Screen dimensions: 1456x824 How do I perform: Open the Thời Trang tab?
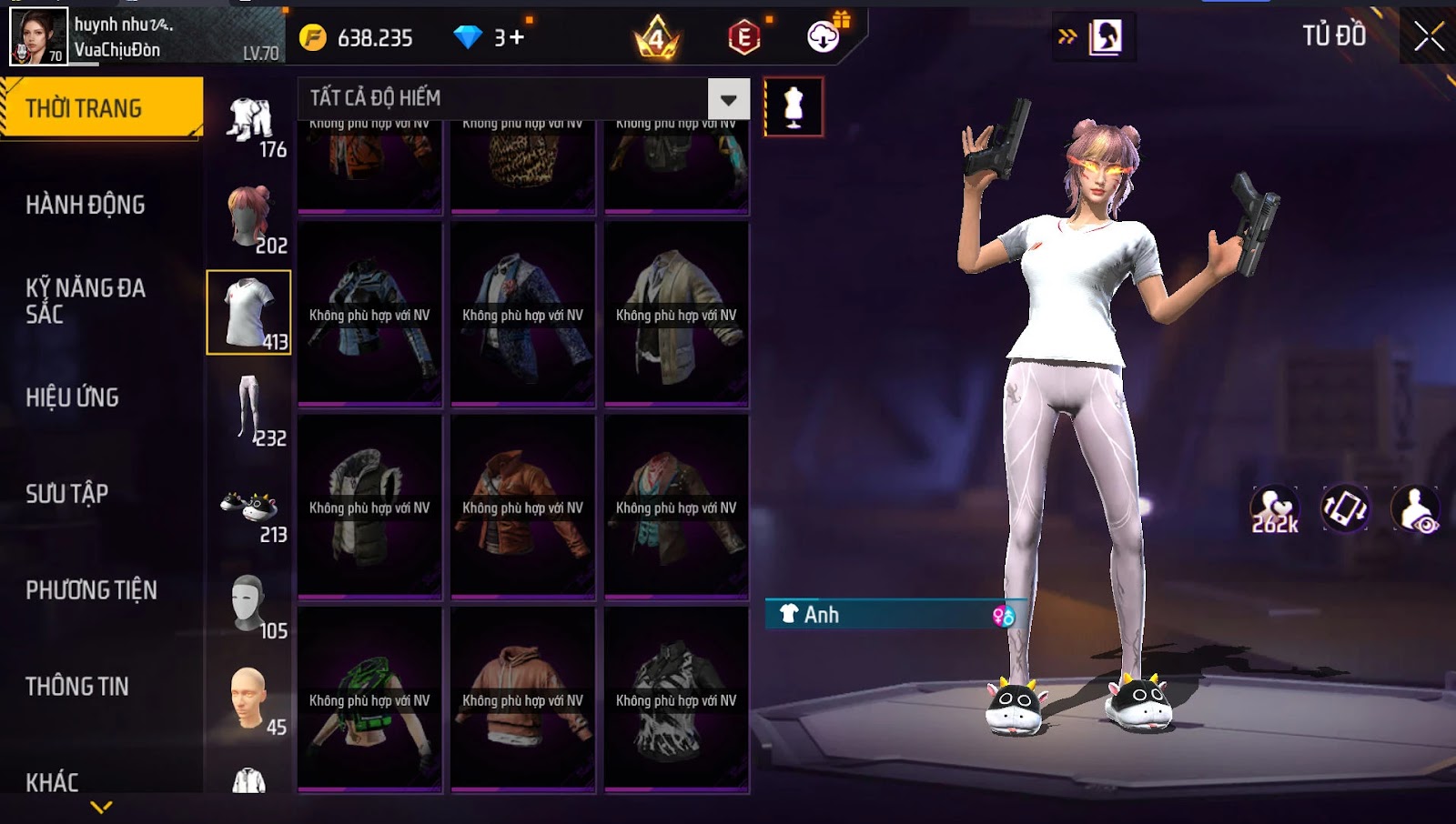(101, 108)
